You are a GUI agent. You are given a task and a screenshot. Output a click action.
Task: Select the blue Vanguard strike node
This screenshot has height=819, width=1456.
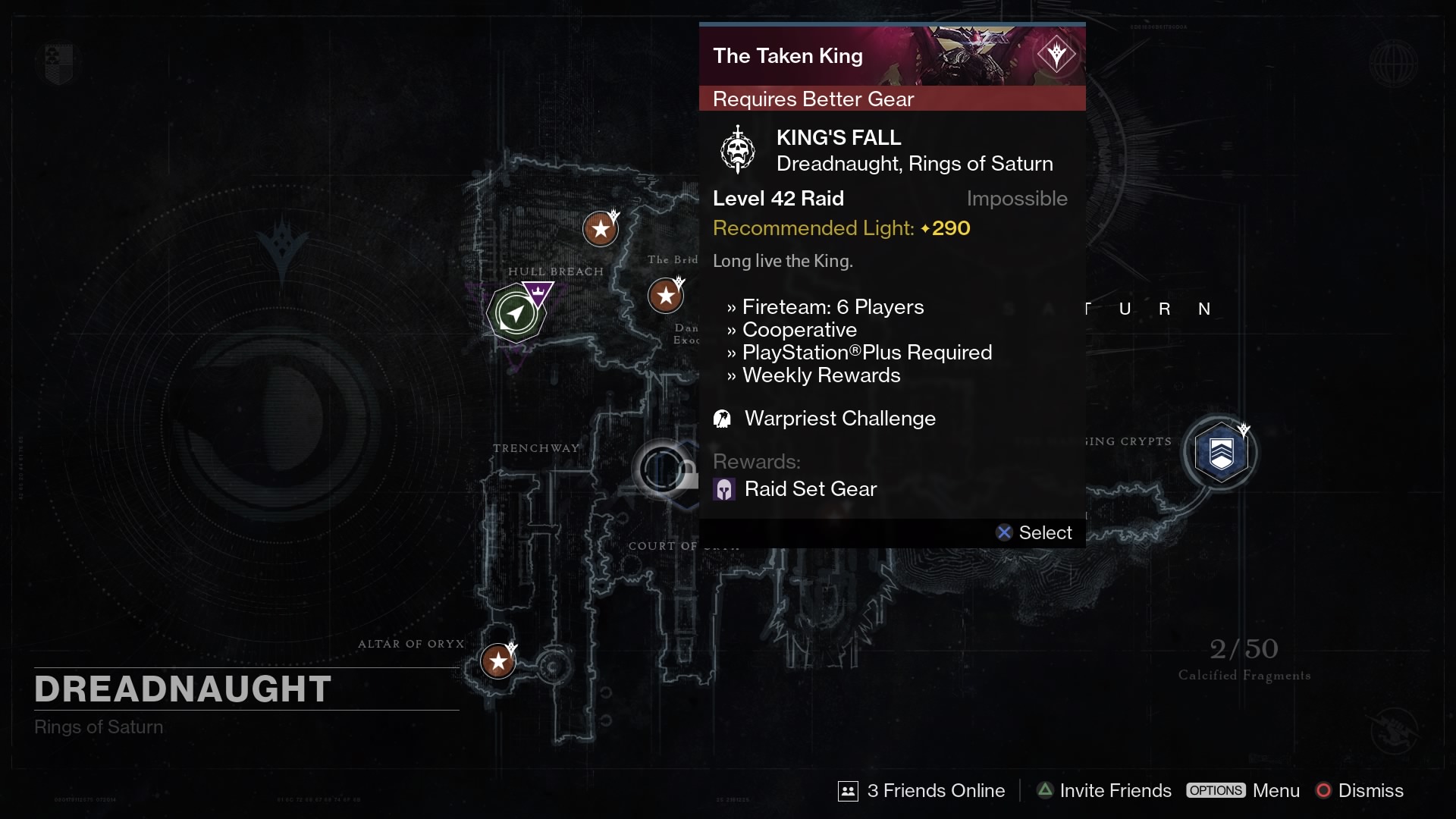1220,453
